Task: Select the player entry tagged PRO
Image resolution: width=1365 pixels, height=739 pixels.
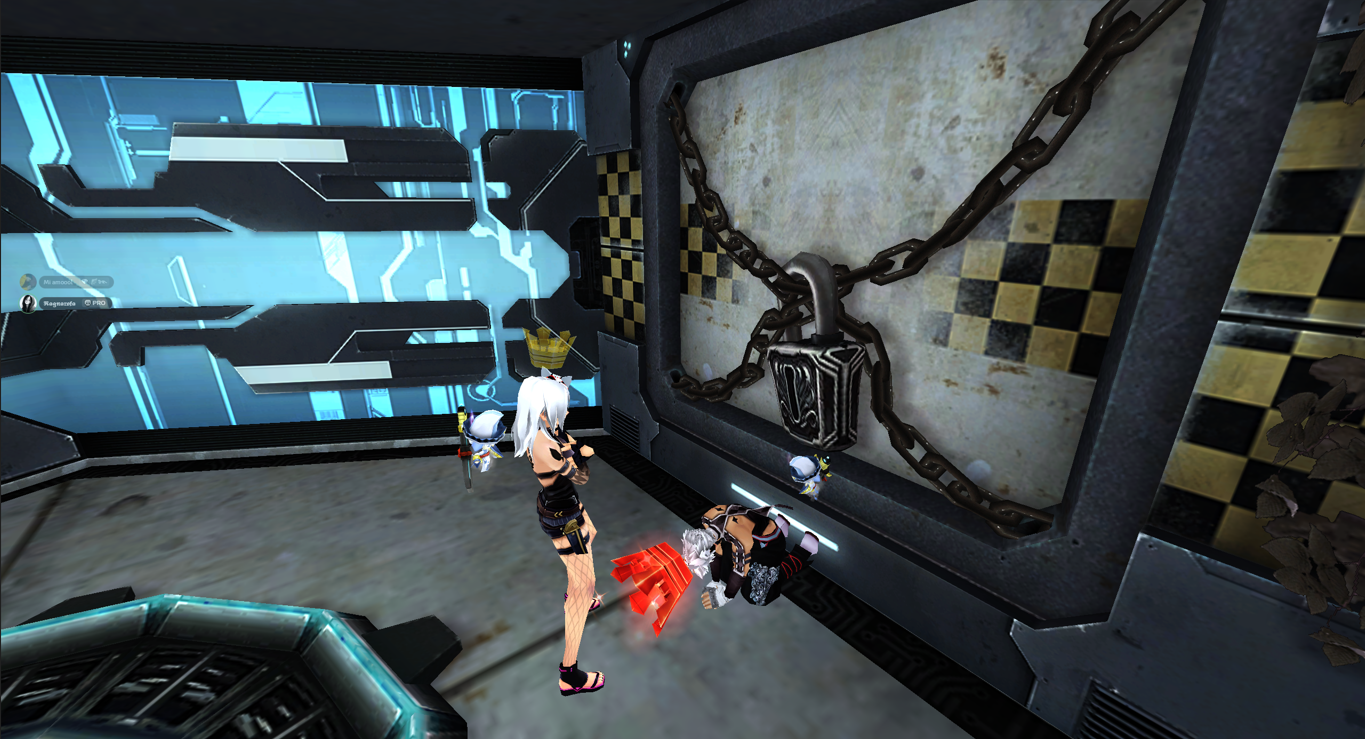Action: tap(64, 302)
